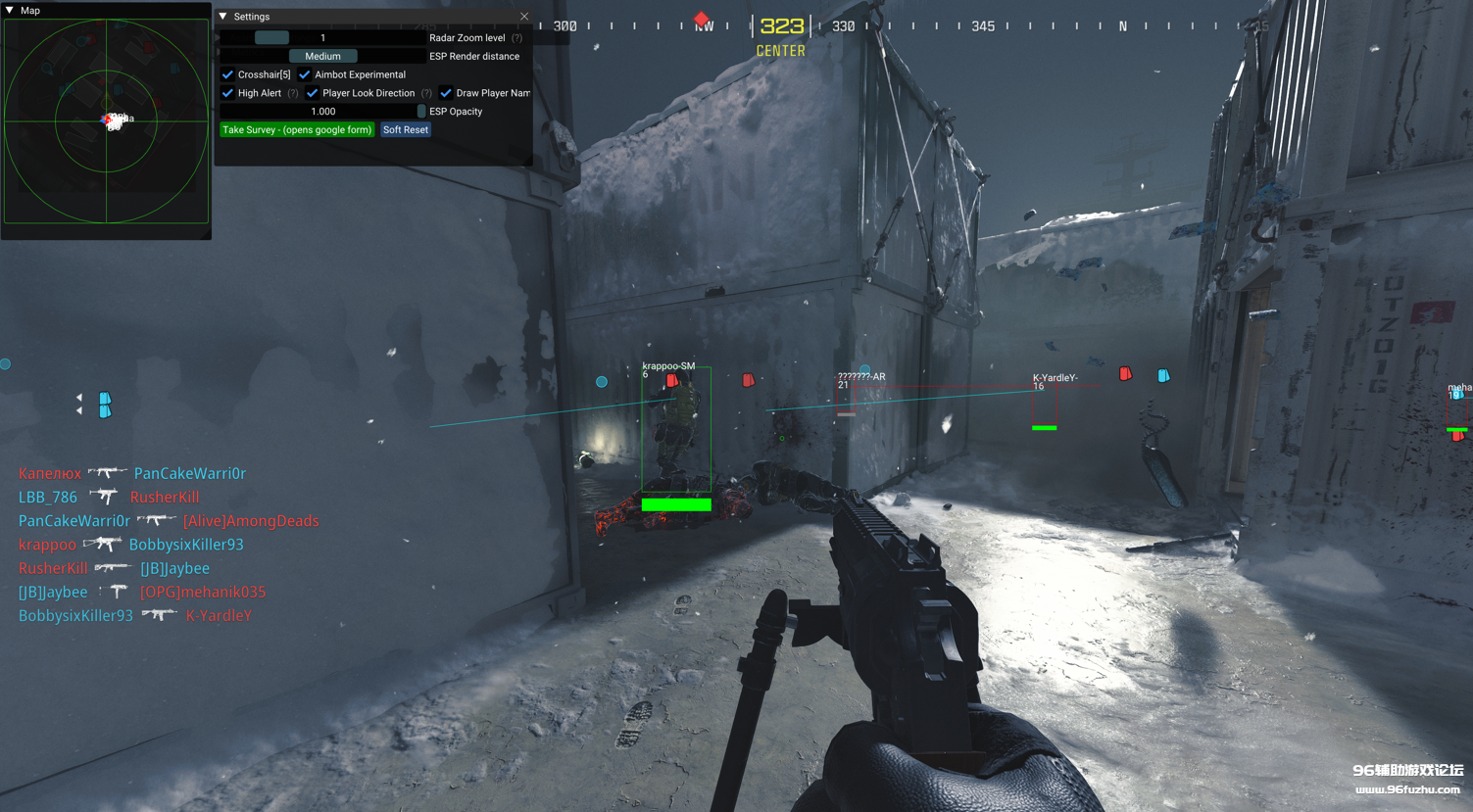Image resolution: width=1473 pixels, height=812 pixels.
Task: Uncheck the High Alert option
Action: [228, 93]
